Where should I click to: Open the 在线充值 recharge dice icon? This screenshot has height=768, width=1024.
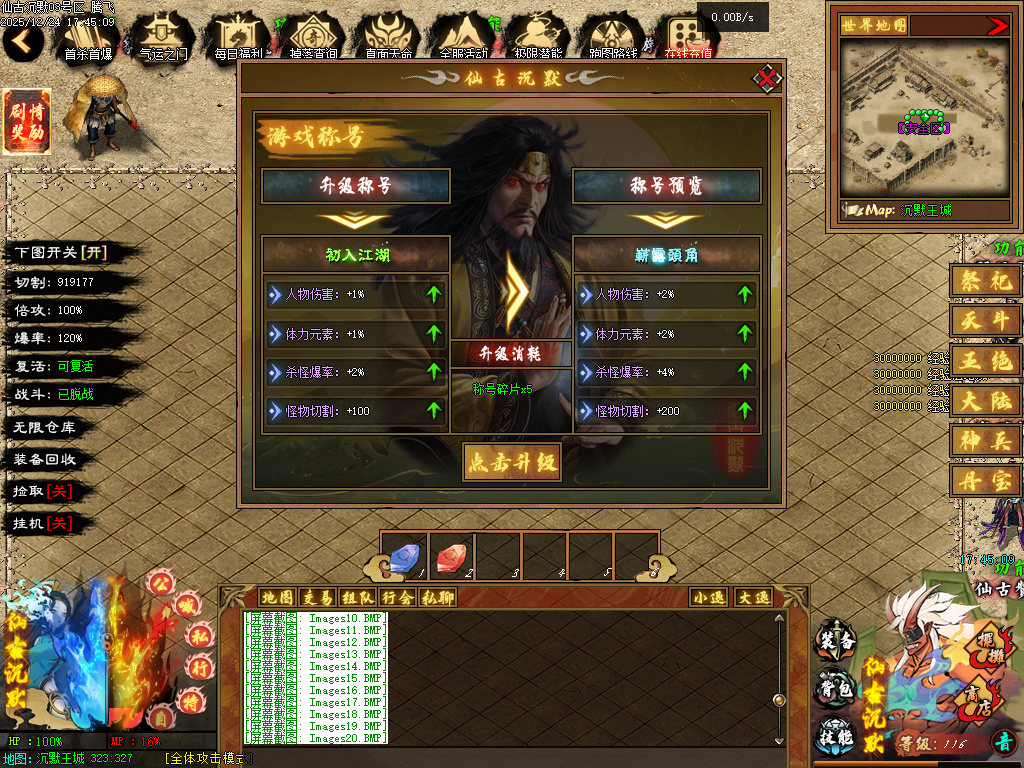(x=688, y=38)
